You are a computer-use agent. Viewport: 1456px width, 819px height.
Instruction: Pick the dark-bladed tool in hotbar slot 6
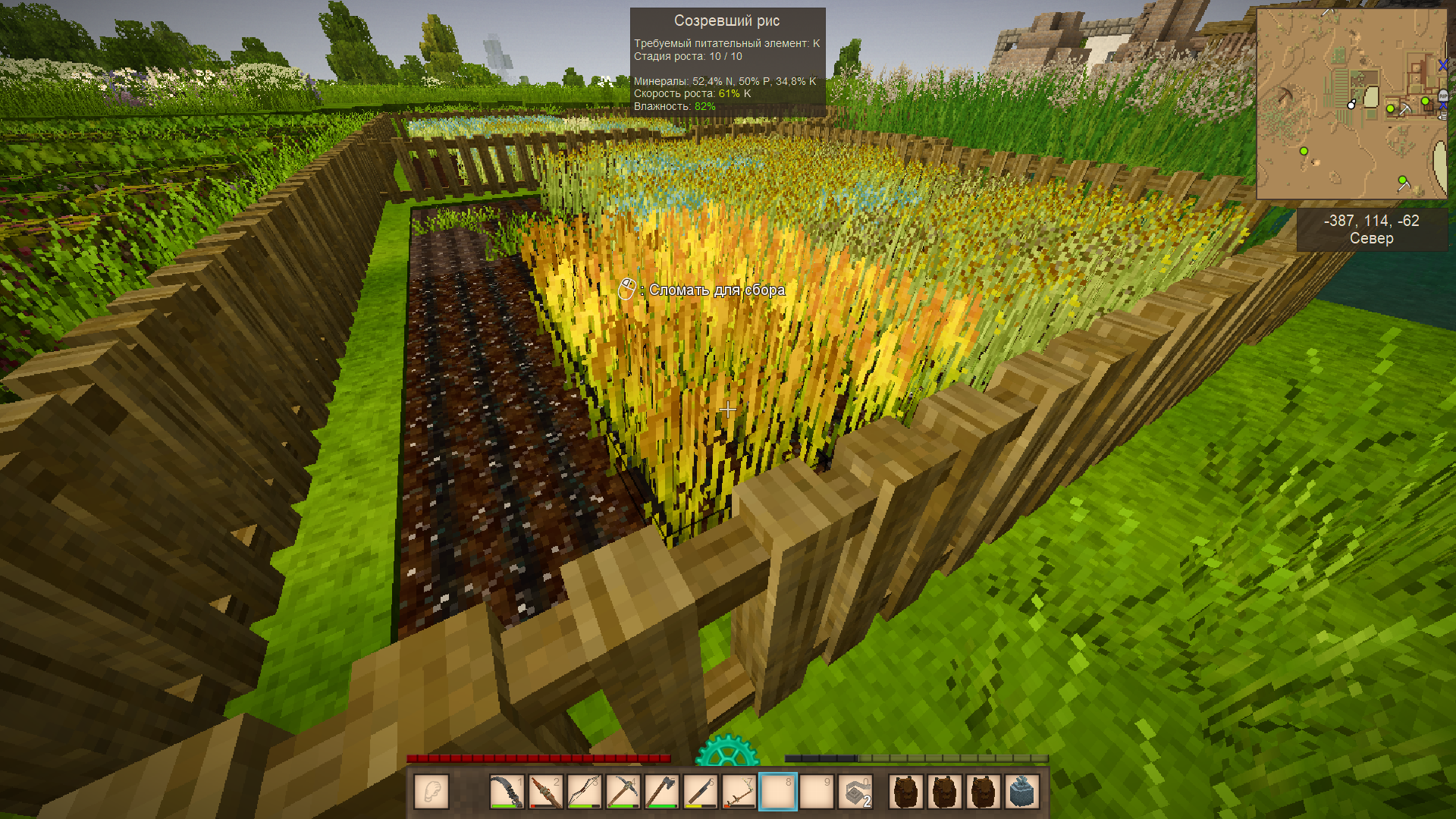pos(700,792)
